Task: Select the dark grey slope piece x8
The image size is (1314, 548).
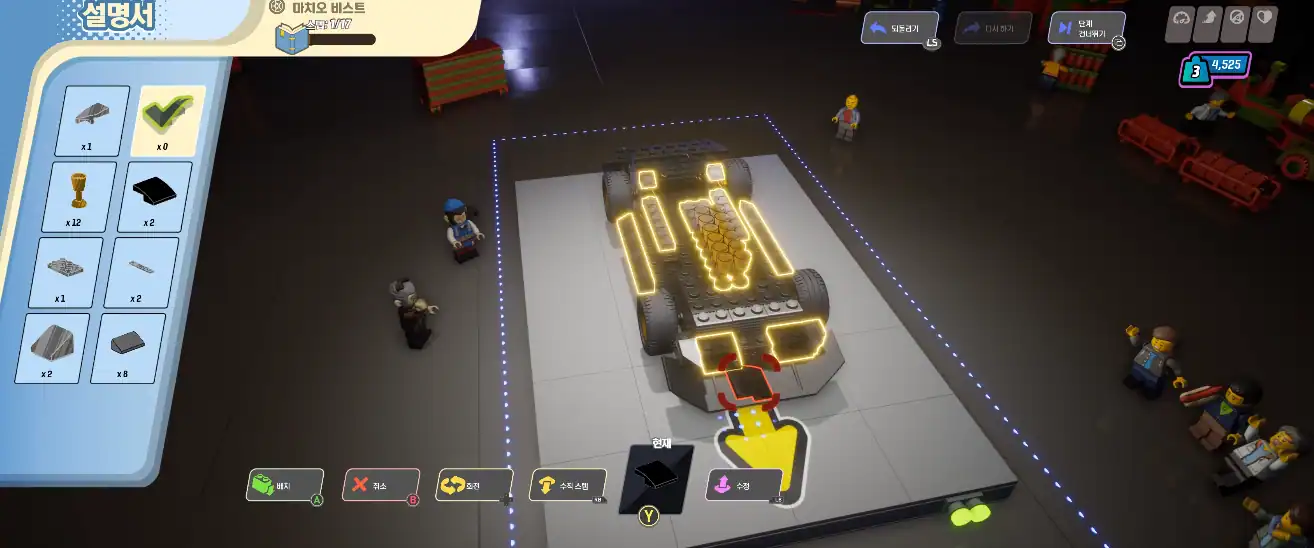Action: pyautogui.click(x=128, y=346)
